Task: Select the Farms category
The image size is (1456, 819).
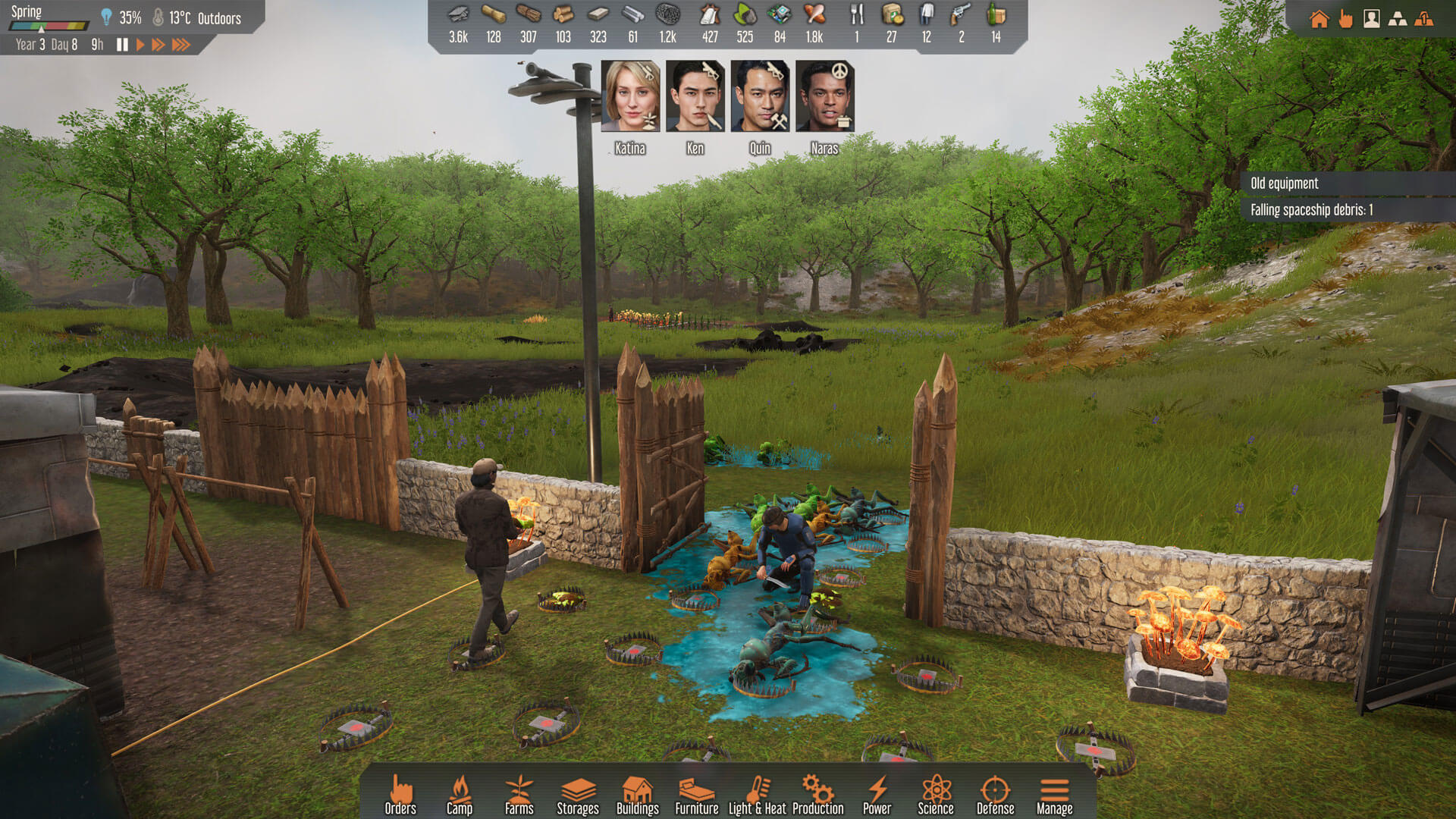Action: coord(519,794)
